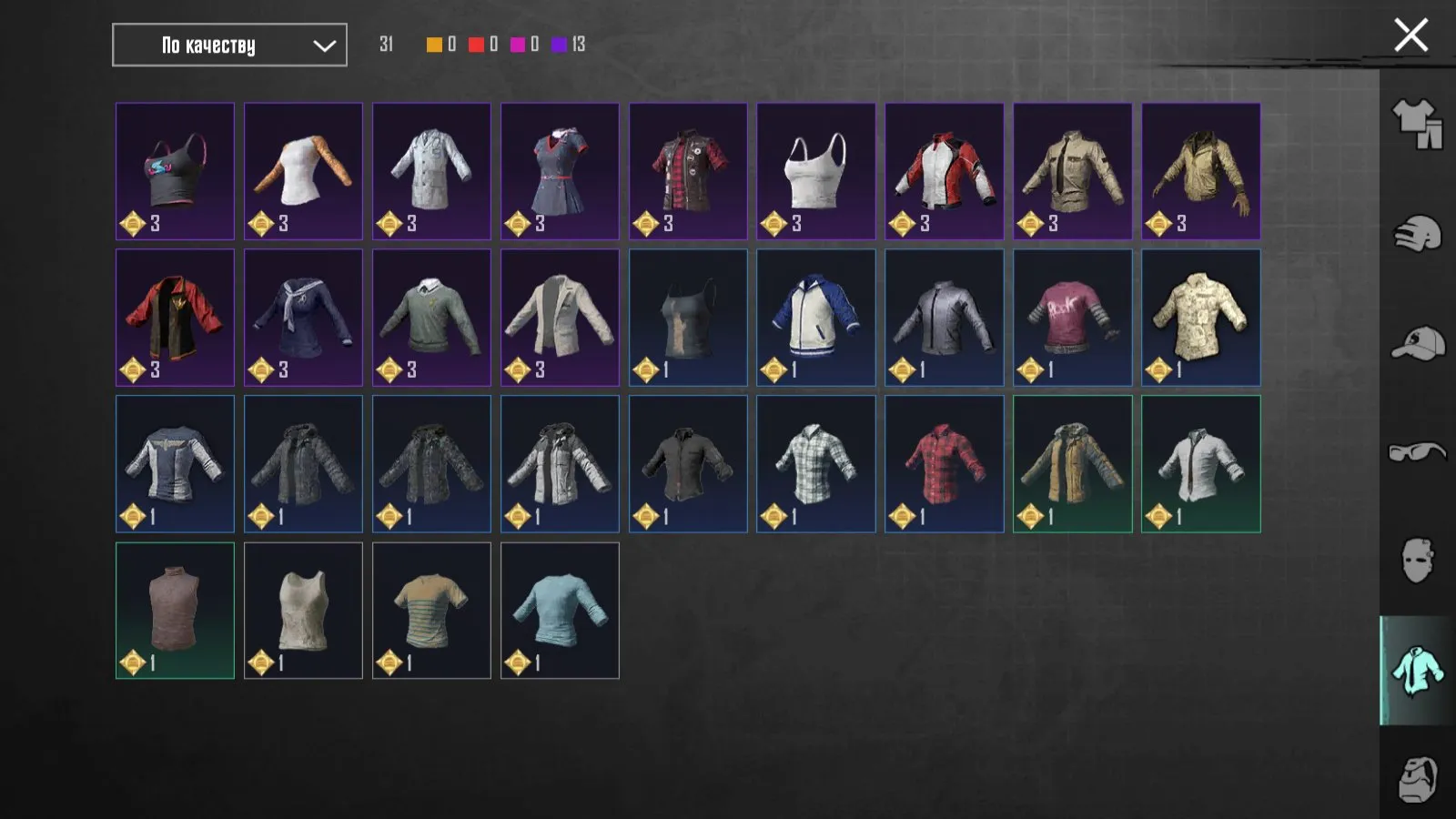Select the red plaid shirt item

point(944,464)
